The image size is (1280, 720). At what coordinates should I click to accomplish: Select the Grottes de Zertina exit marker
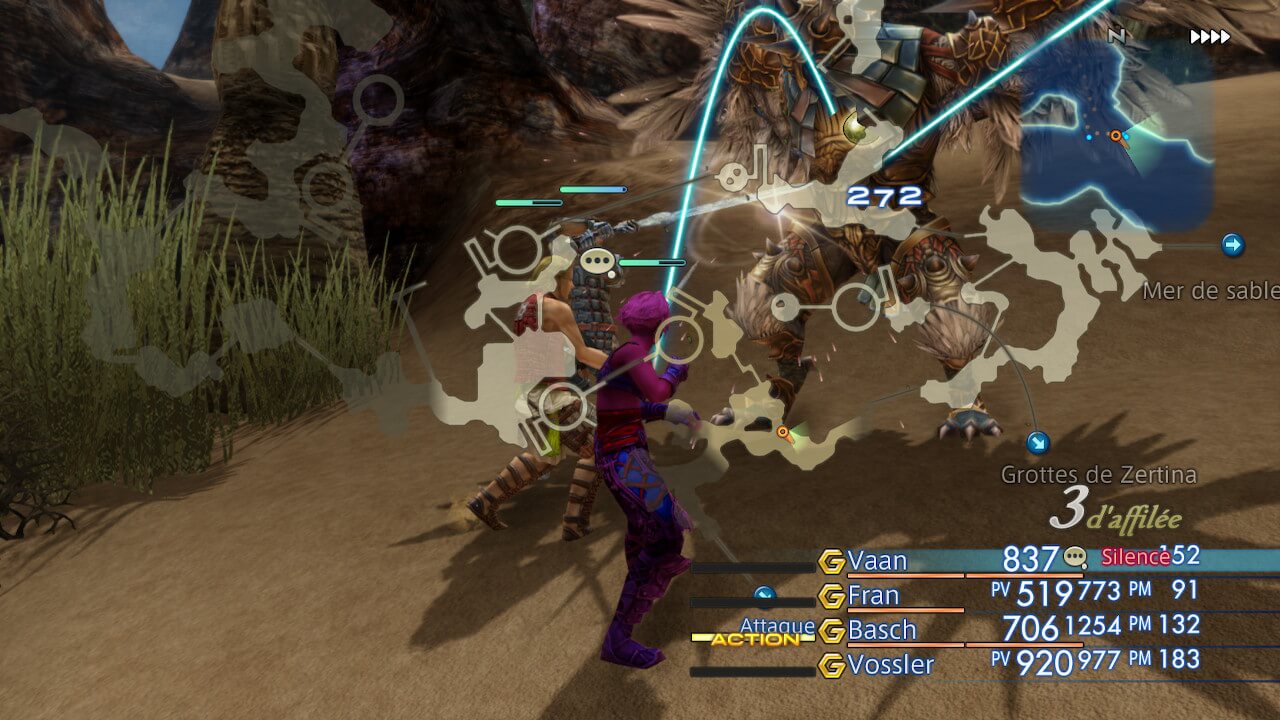pyautogui.click(x=1038, y=443)
